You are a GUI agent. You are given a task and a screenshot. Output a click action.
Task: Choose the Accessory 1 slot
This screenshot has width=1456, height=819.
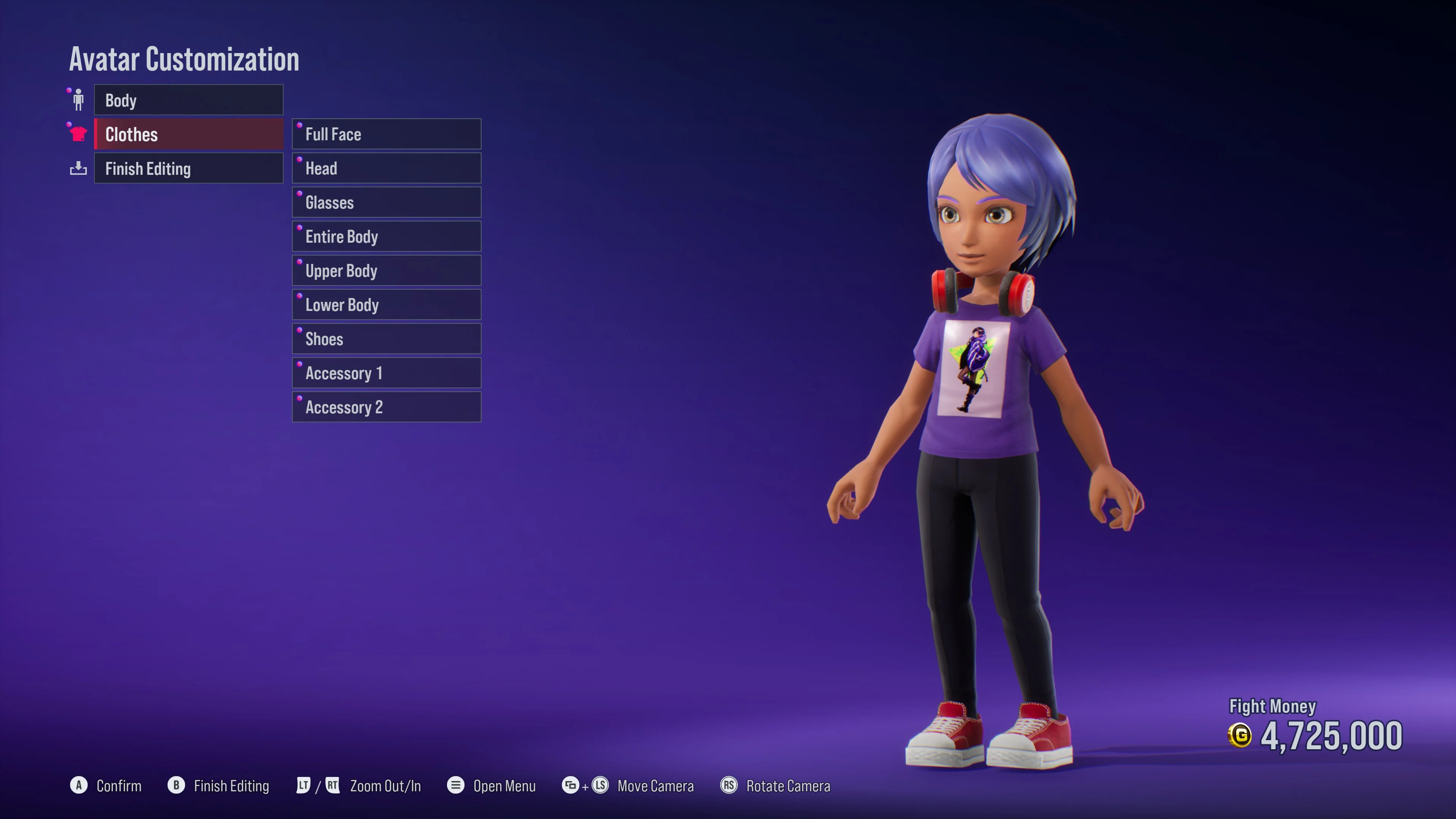click(387, 373)
